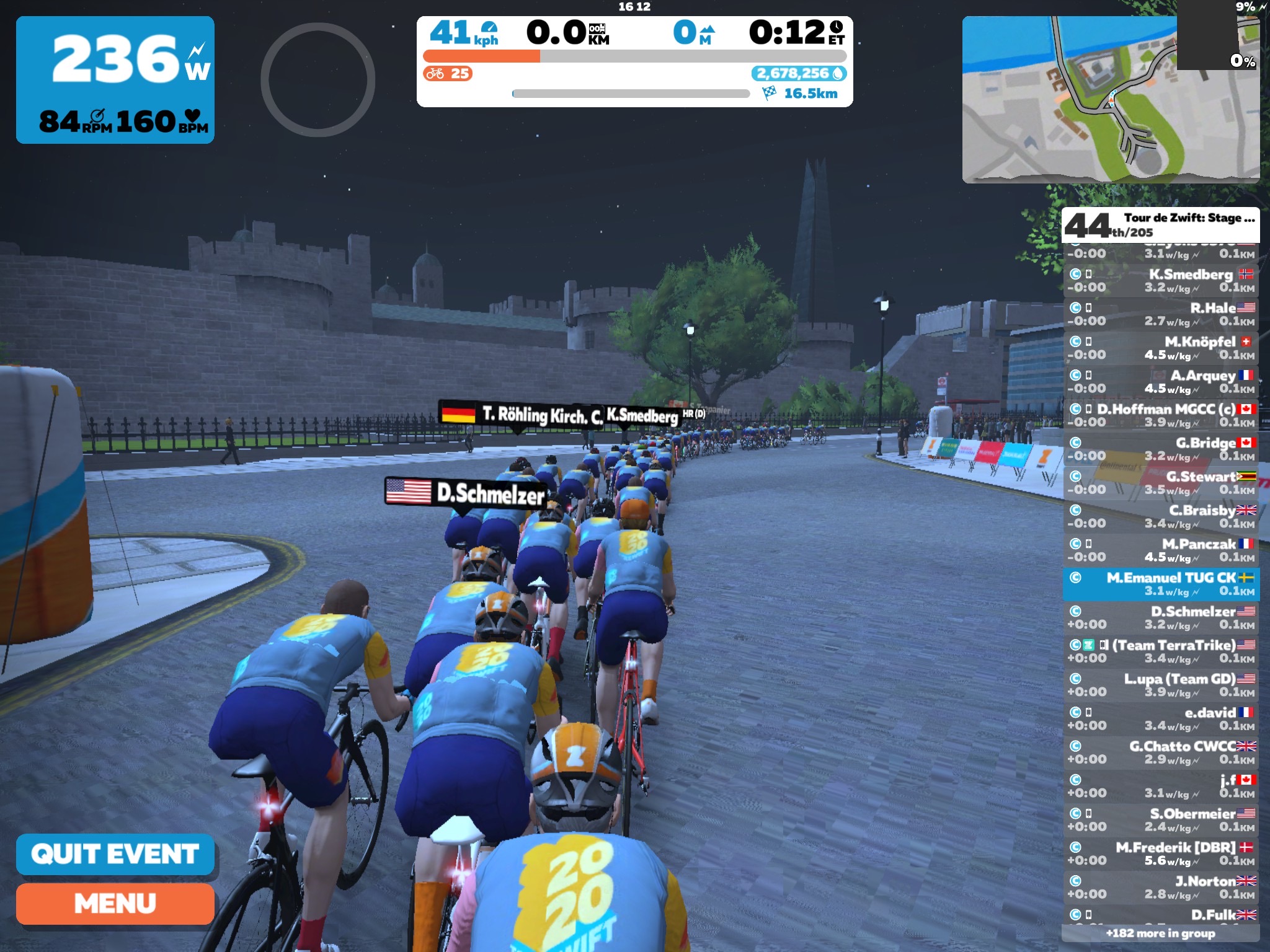The width and height of the screenshot is (1270, 952).
Task: Choose G.Bridge from the rider list
Action: tap(1161, 449)
